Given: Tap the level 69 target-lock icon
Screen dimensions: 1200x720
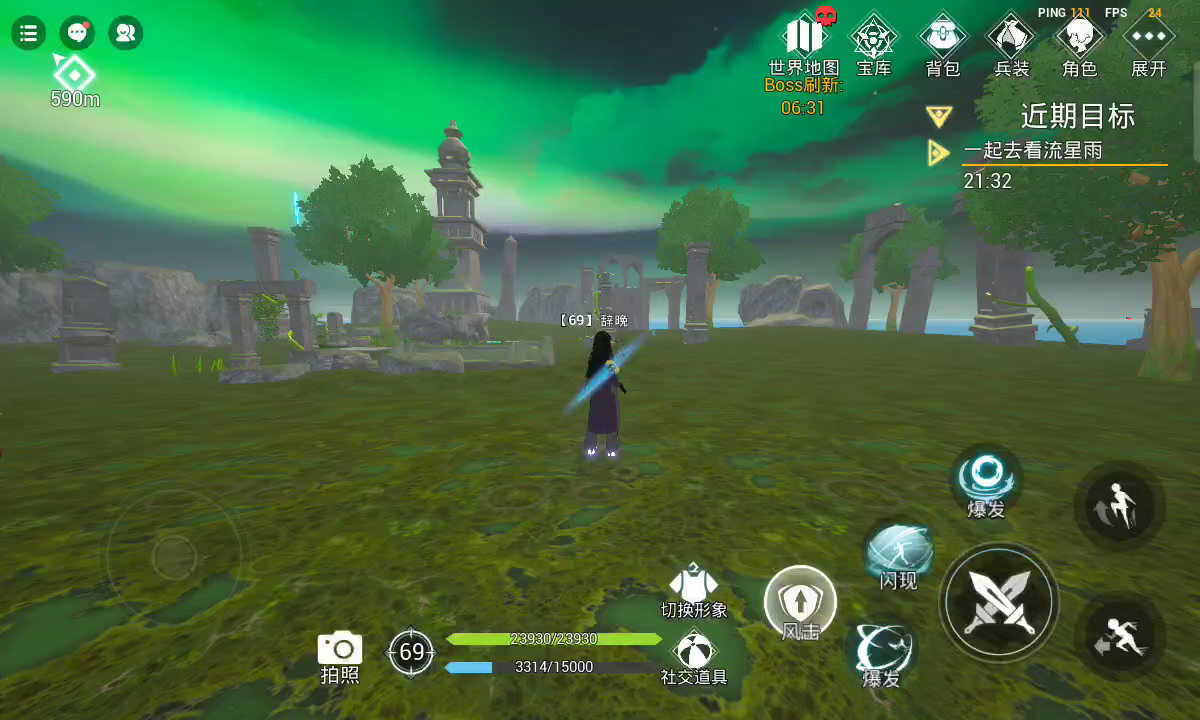Looking at the screenshot, I should (x=412, y=652).
